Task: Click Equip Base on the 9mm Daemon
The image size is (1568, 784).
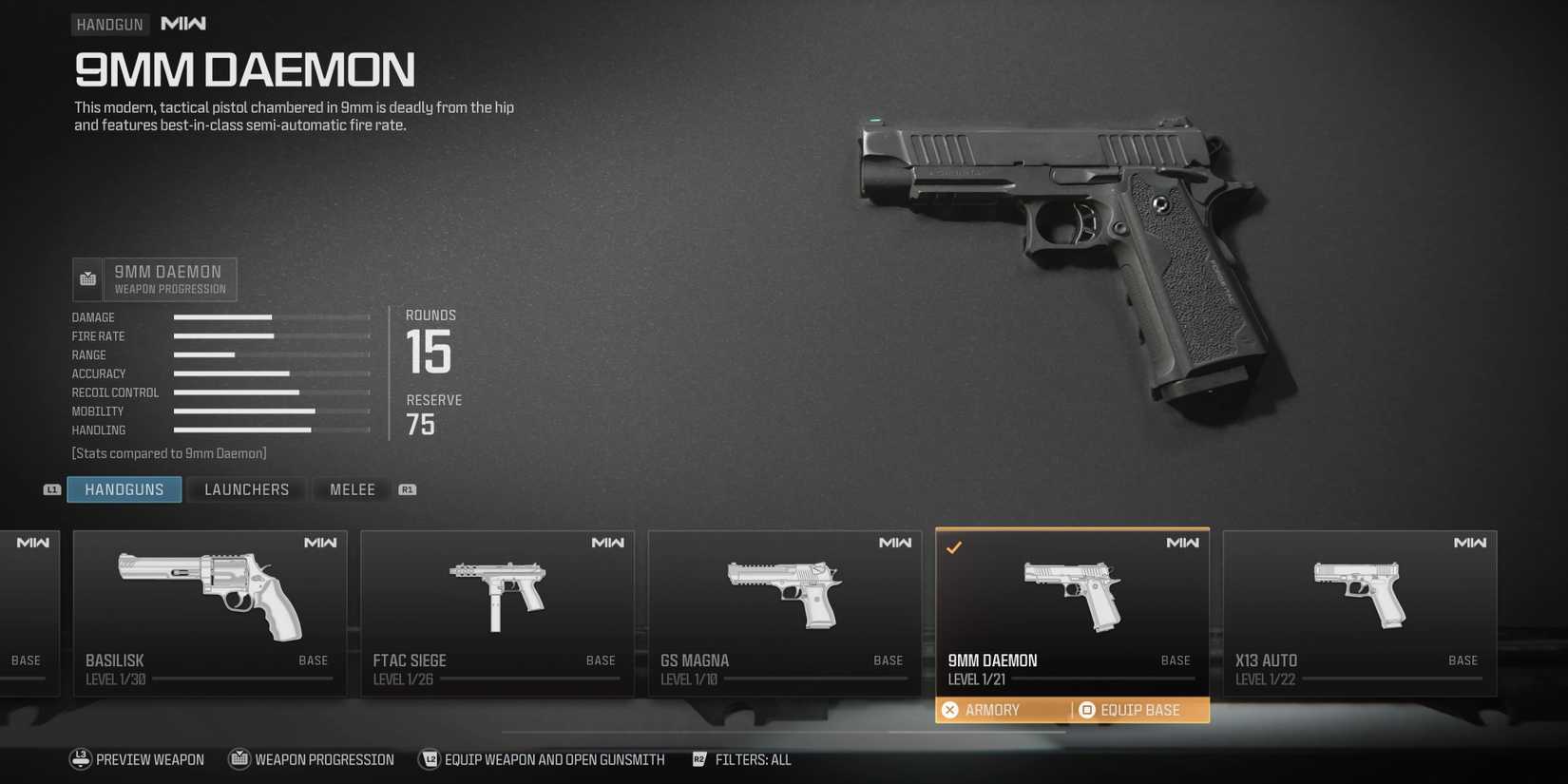Action: (x=1138, y=710)
